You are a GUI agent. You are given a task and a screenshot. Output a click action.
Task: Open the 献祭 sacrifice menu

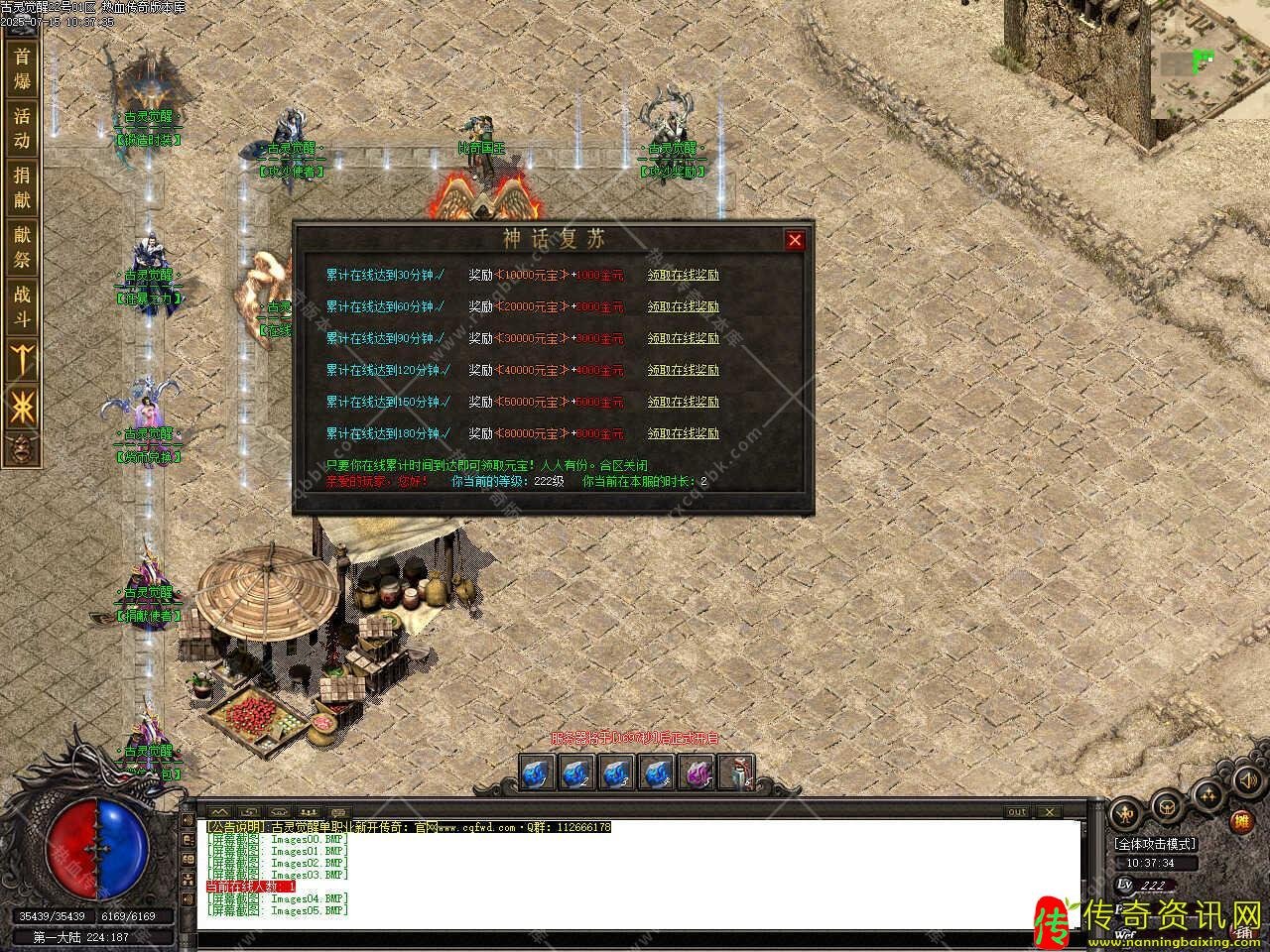(x=22, y=247)
